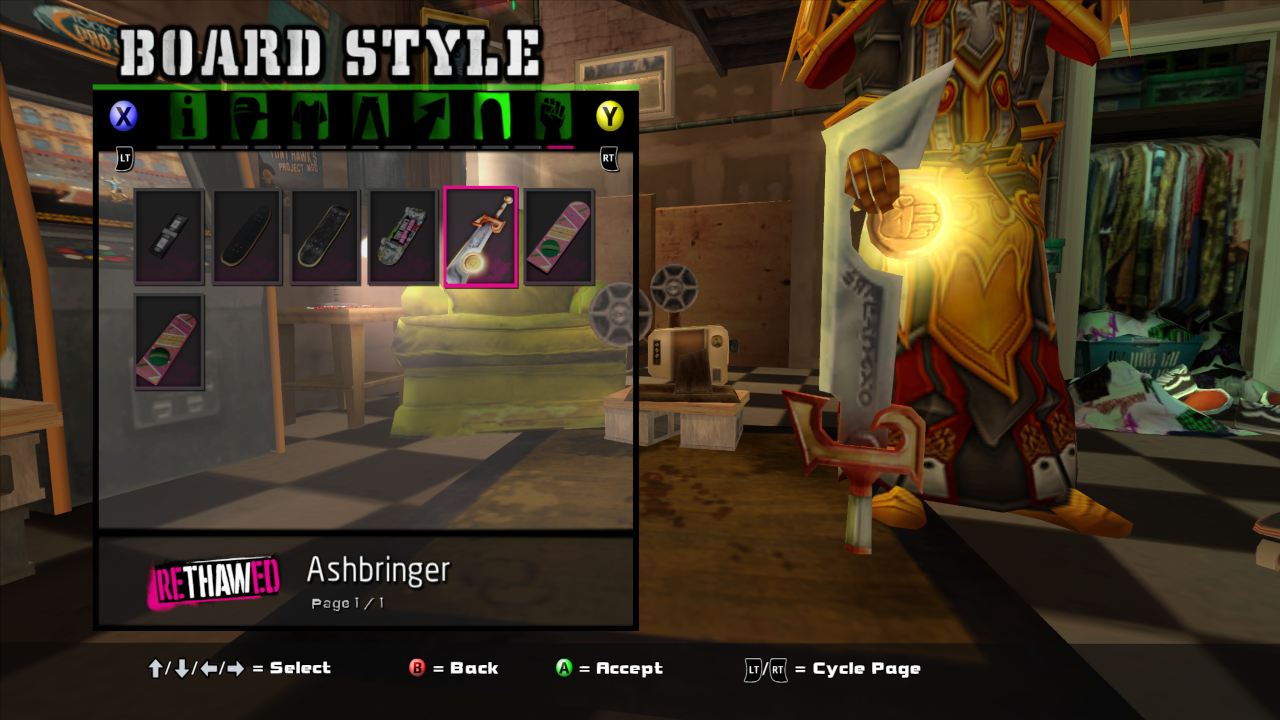Switch to the raised fist tab
Viewport: 1280px width, 720px height.
point(553,117)
